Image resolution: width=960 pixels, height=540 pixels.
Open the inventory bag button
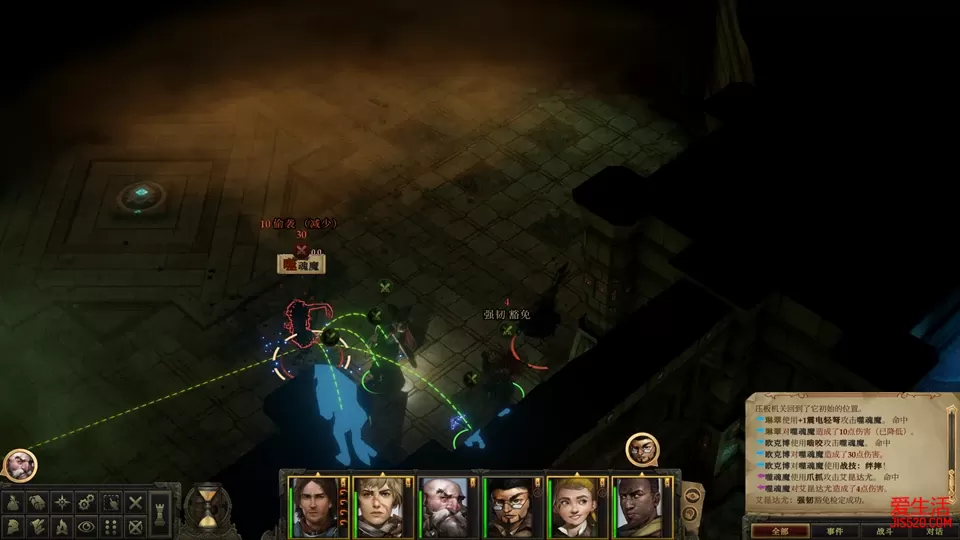[x=14, y=503]
